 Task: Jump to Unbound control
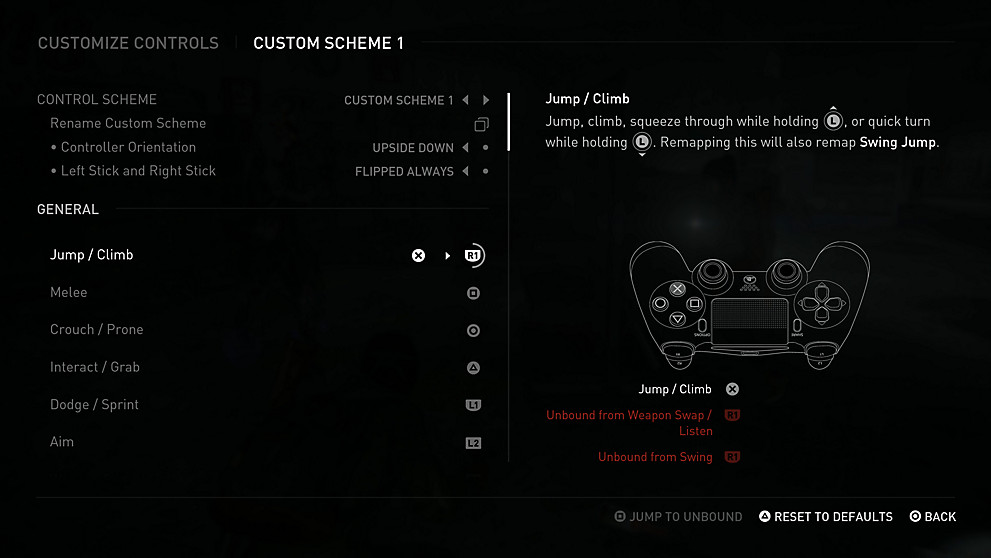(679, 517)
